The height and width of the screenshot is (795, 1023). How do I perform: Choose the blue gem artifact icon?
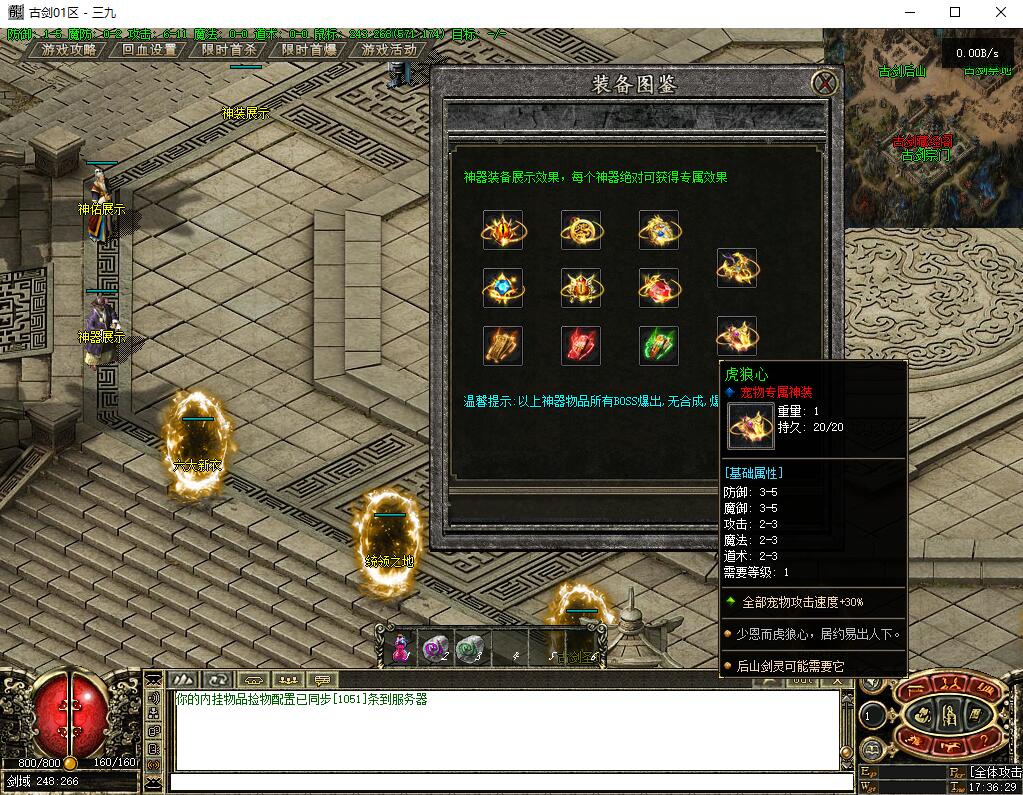click(503, 288)
